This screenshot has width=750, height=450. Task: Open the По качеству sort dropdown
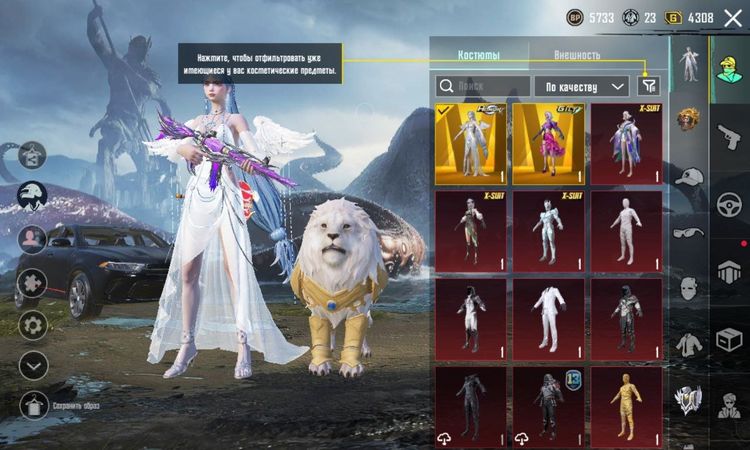581,86
